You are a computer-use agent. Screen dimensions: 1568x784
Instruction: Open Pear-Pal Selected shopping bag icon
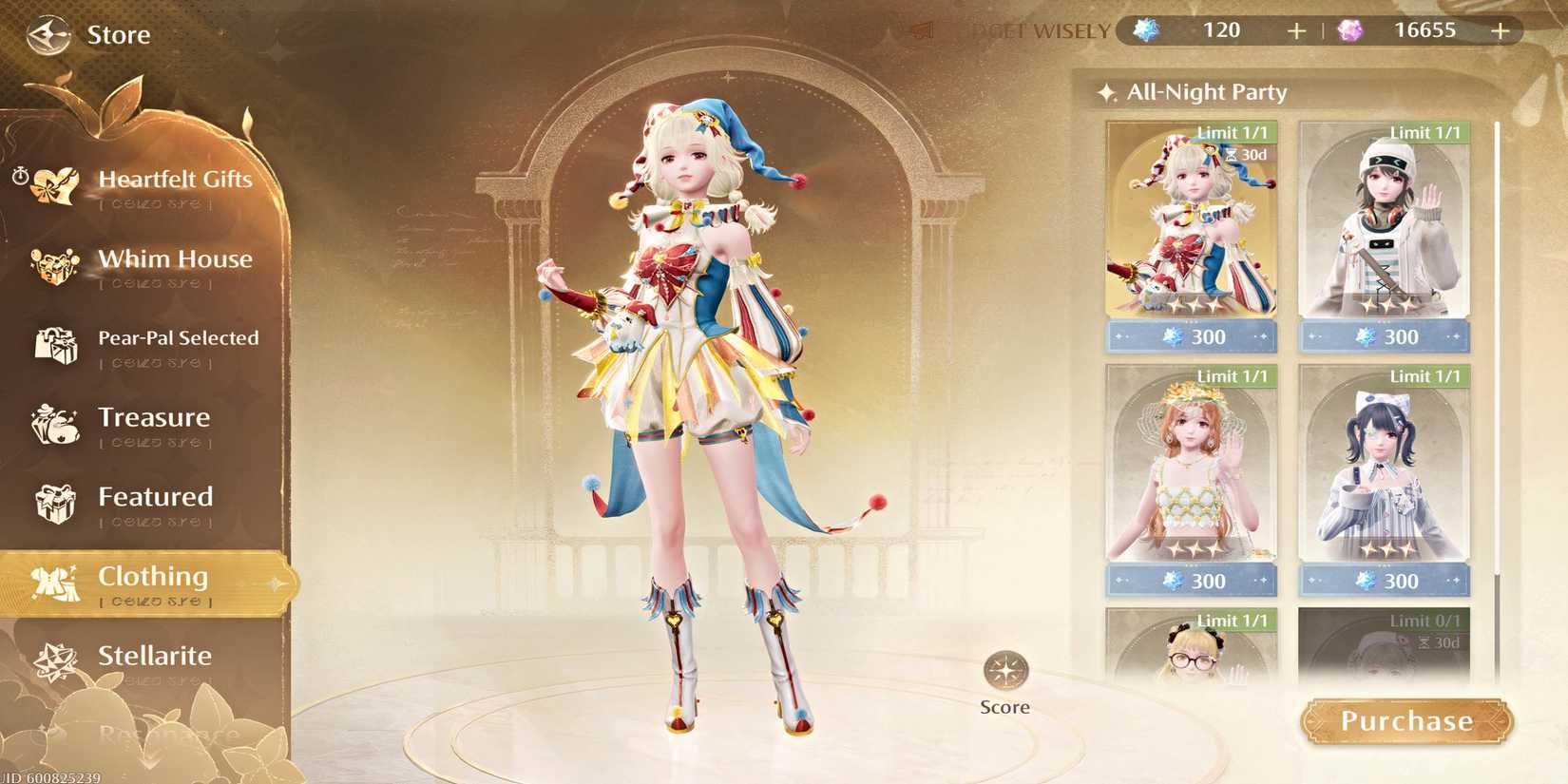[x=57, y=345]
